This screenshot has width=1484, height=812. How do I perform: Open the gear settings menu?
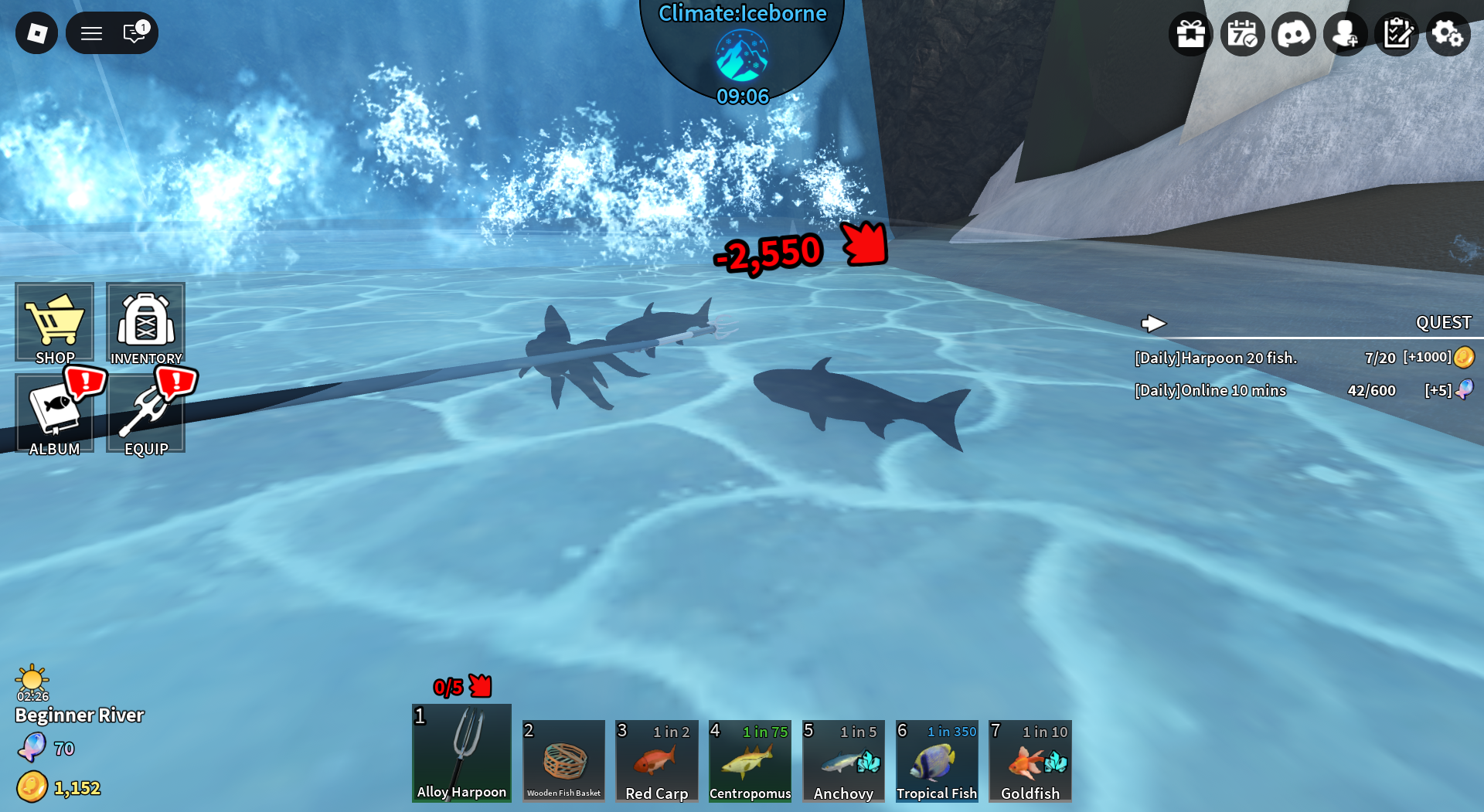tap(1448, 34)
